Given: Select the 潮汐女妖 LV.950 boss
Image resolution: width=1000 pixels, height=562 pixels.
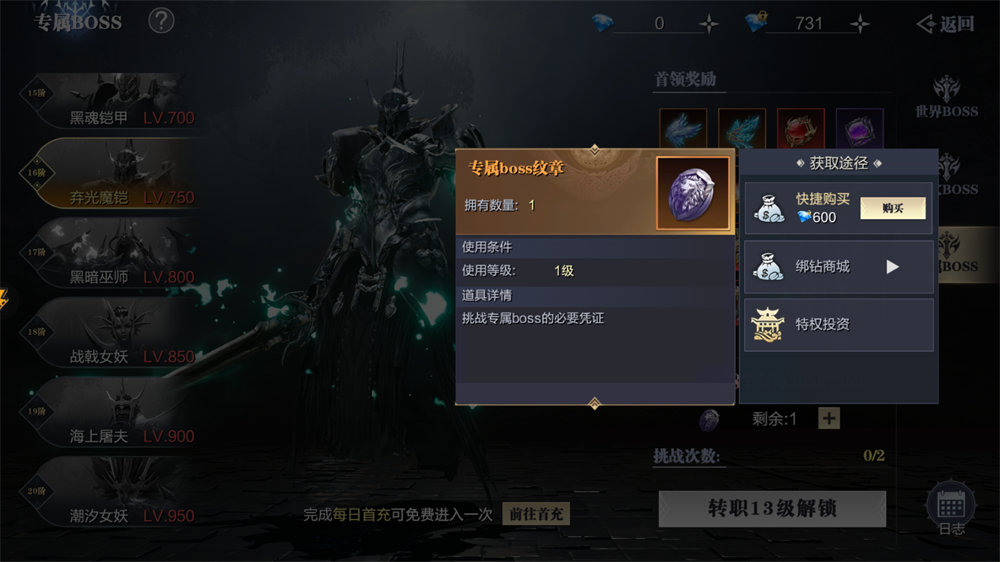Looking at the screenshot, I should pos(110,503).
